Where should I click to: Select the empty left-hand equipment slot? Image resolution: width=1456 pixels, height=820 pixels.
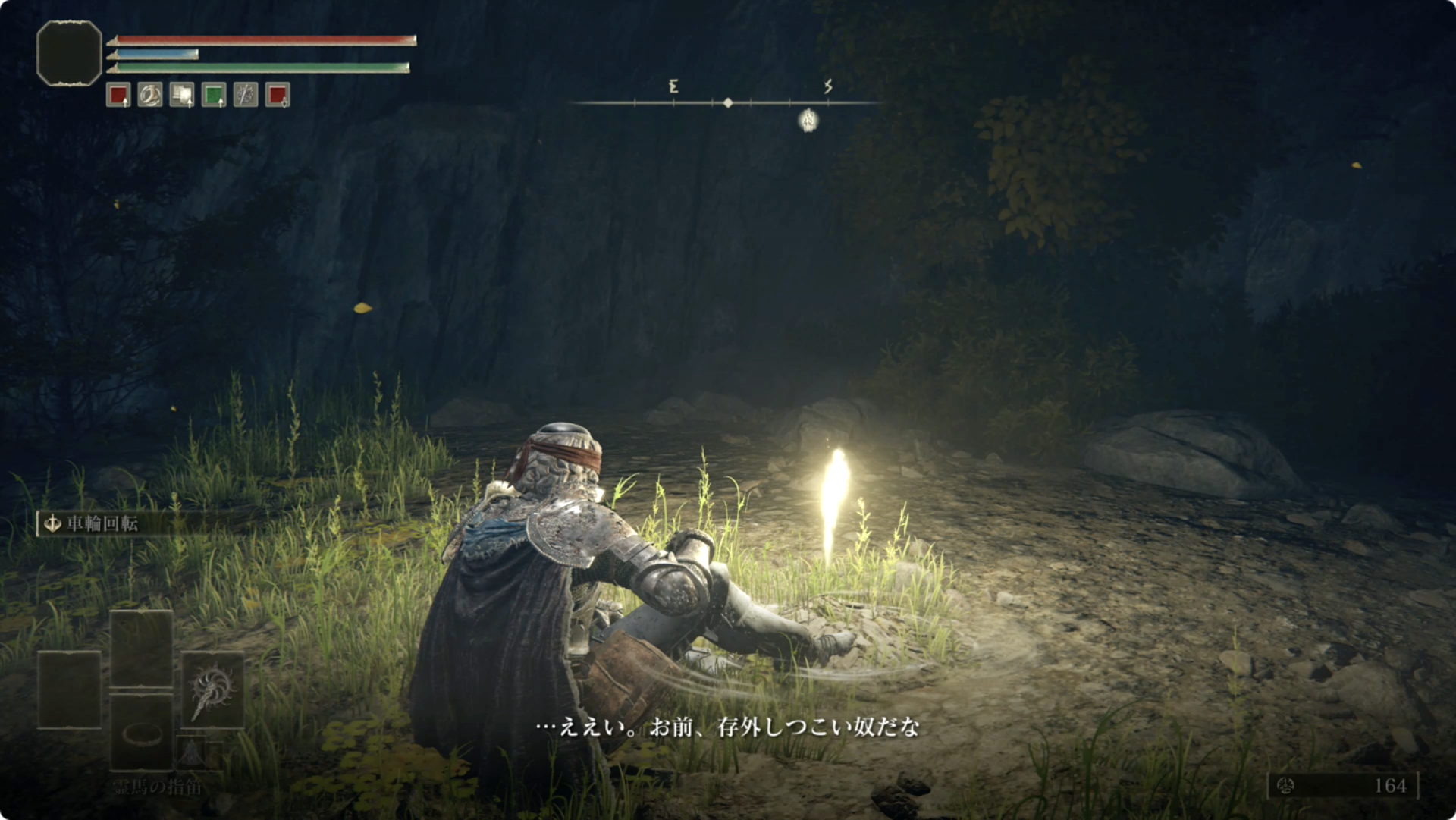pyautogui.click(x=69, y=690)
